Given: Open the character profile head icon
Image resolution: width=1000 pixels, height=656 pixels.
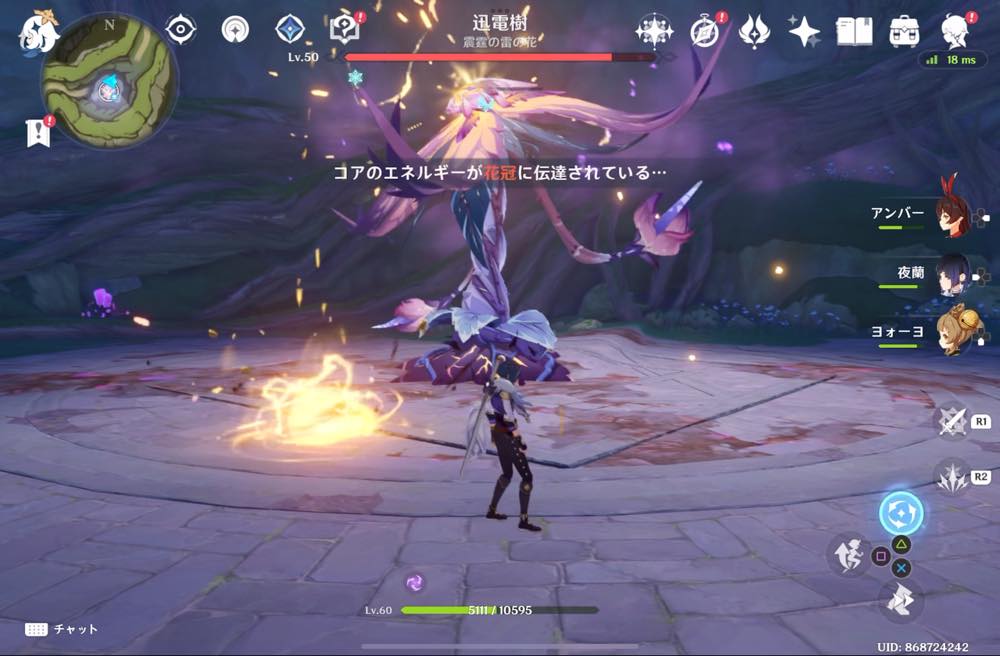Looking at the screenshot, I should (x=955, y=31).
